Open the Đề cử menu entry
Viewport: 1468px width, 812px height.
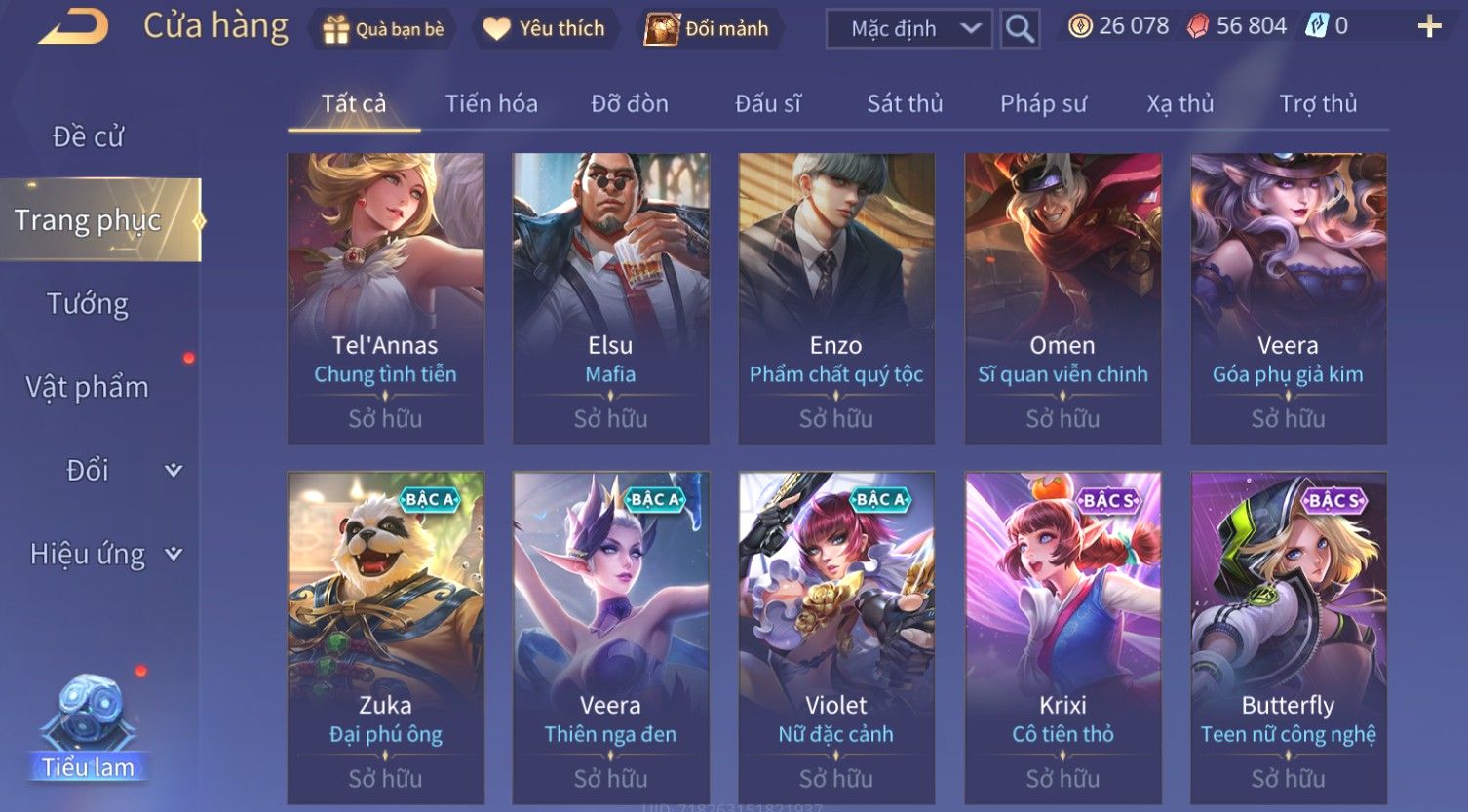(88, 136)
